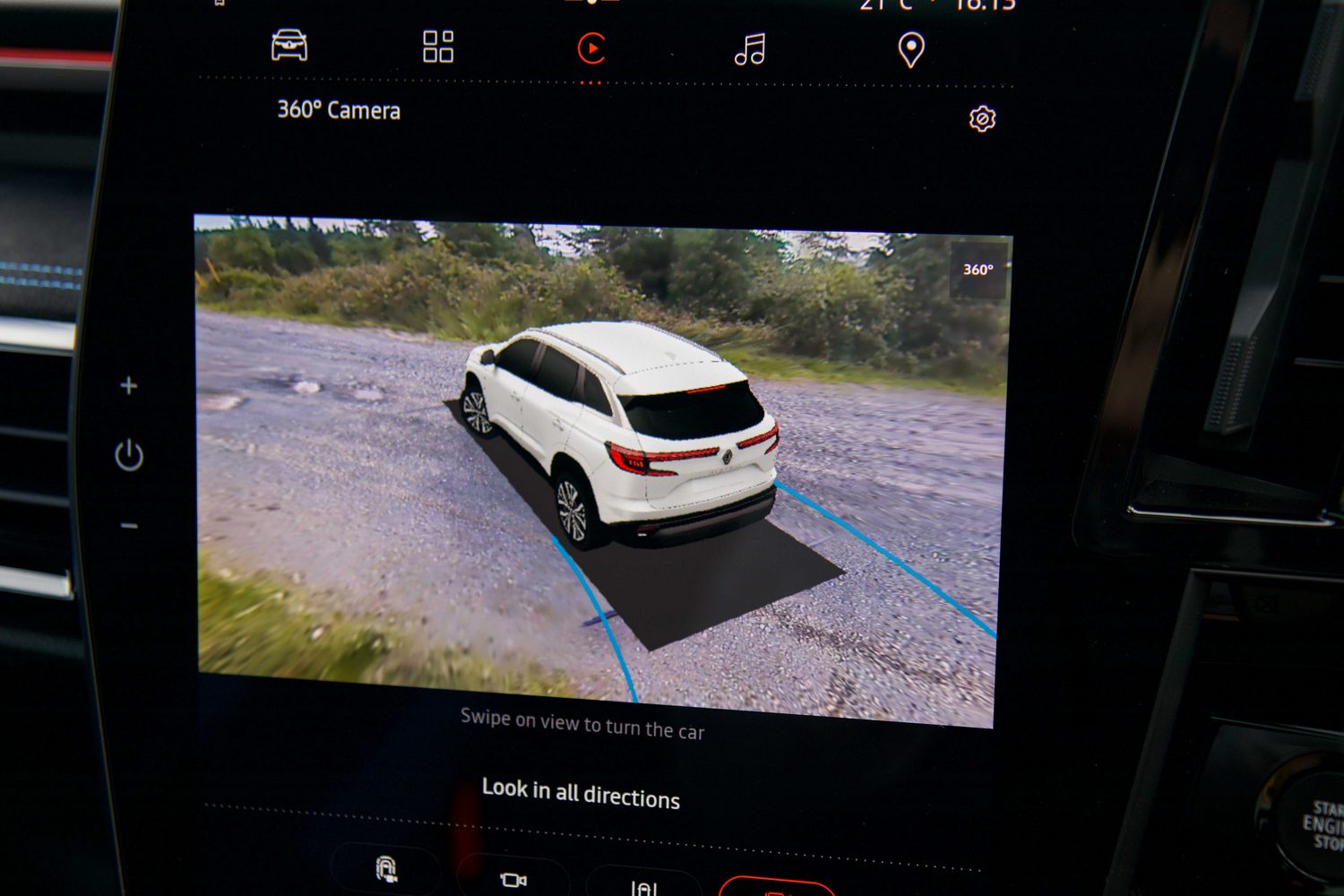The width and height of the screenshot is (1344, 896).
Task: Tap the power button on the bezel
Action: click(129, 455)
